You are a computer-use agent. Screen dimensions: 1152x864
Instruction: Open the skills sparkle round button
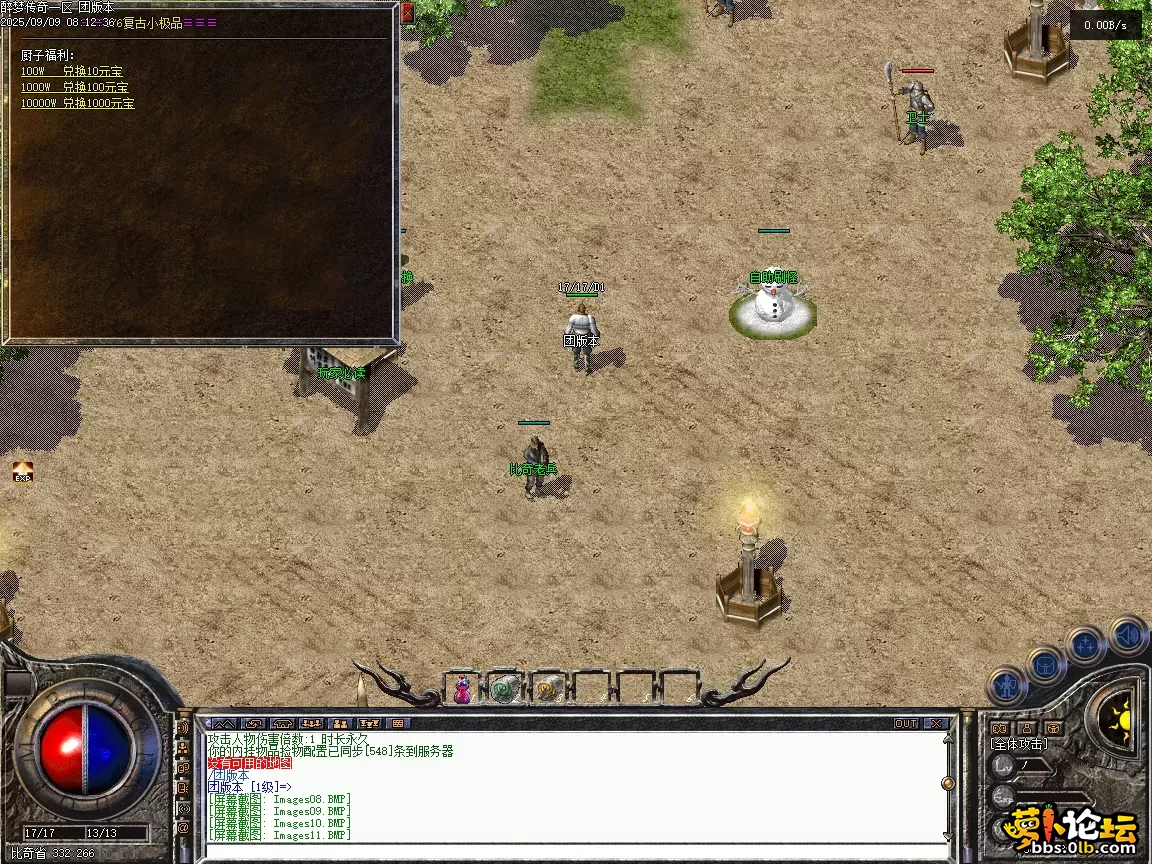1086,645
